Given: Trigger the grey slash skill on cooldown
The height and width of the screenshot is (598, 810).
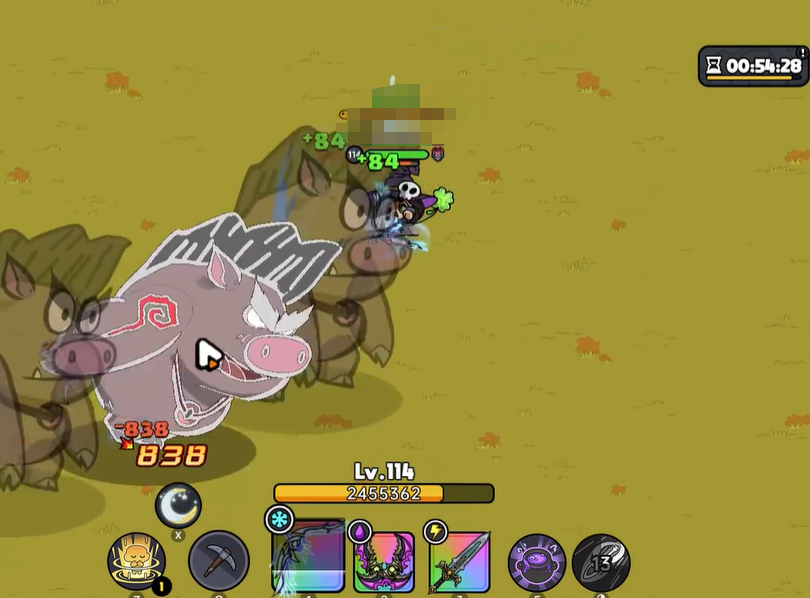Looking at the screenshot, I should click(x=601, y=562).
